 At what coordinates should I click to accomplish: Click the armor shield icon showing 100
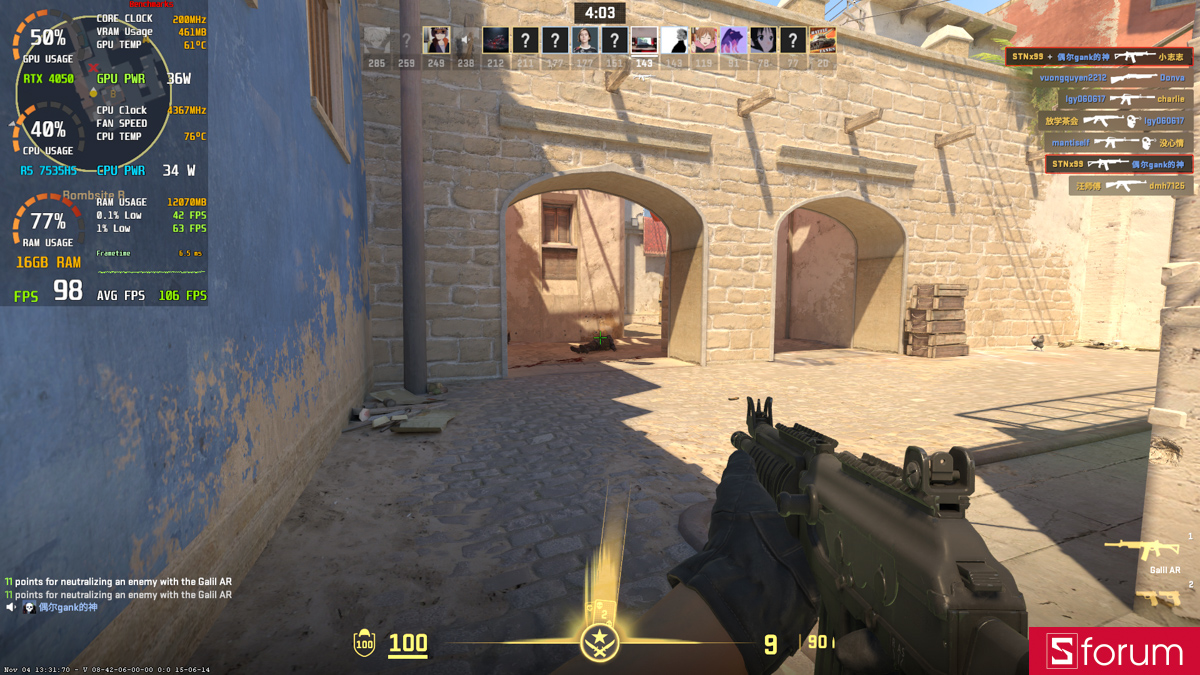point(364,644)
